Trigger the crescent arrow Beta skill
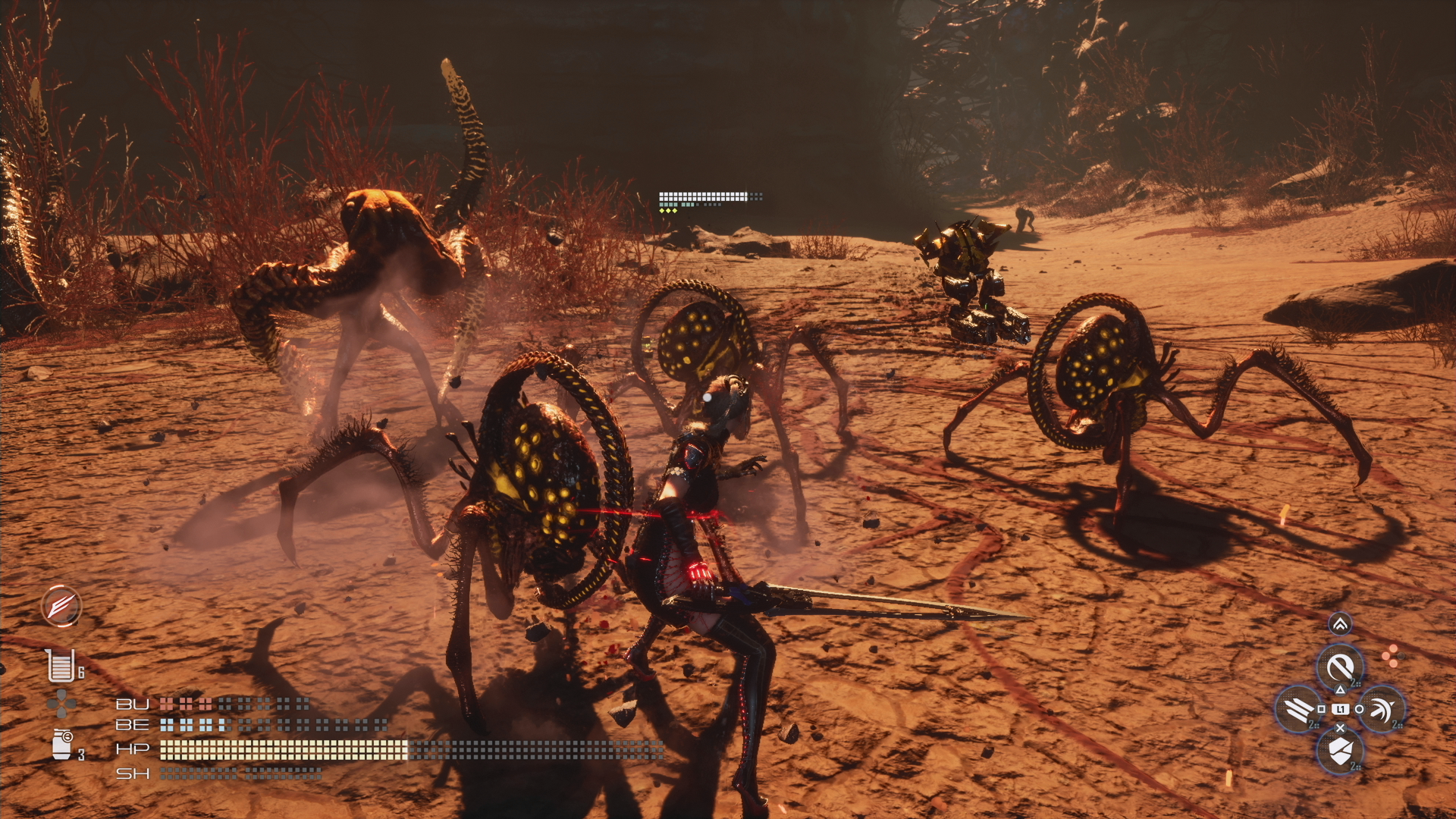Screen dimensions: 1456x819 click(1382, 709)
